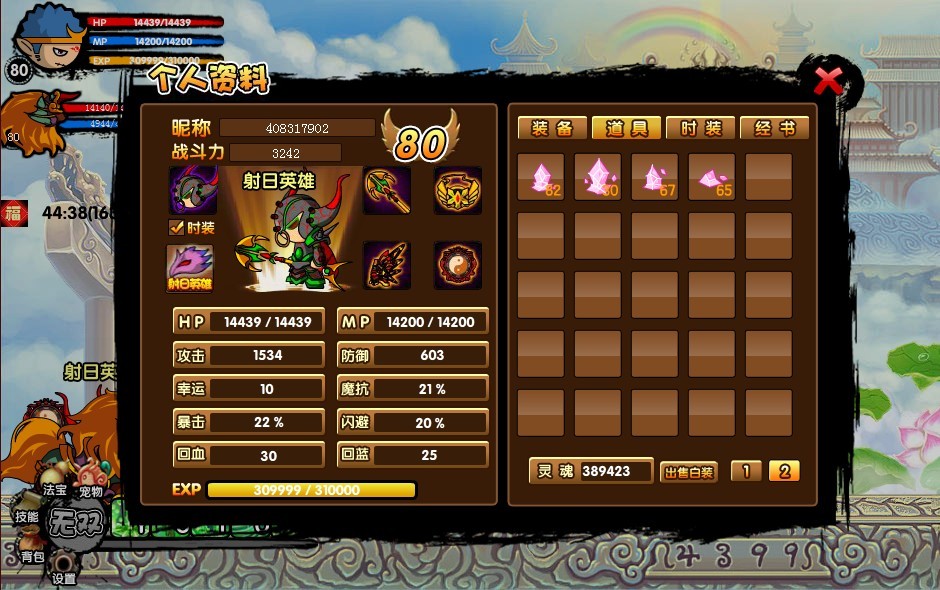Open the 时装 costume tab
Viewport: 940px width, 590px height.
coord(700,128)
